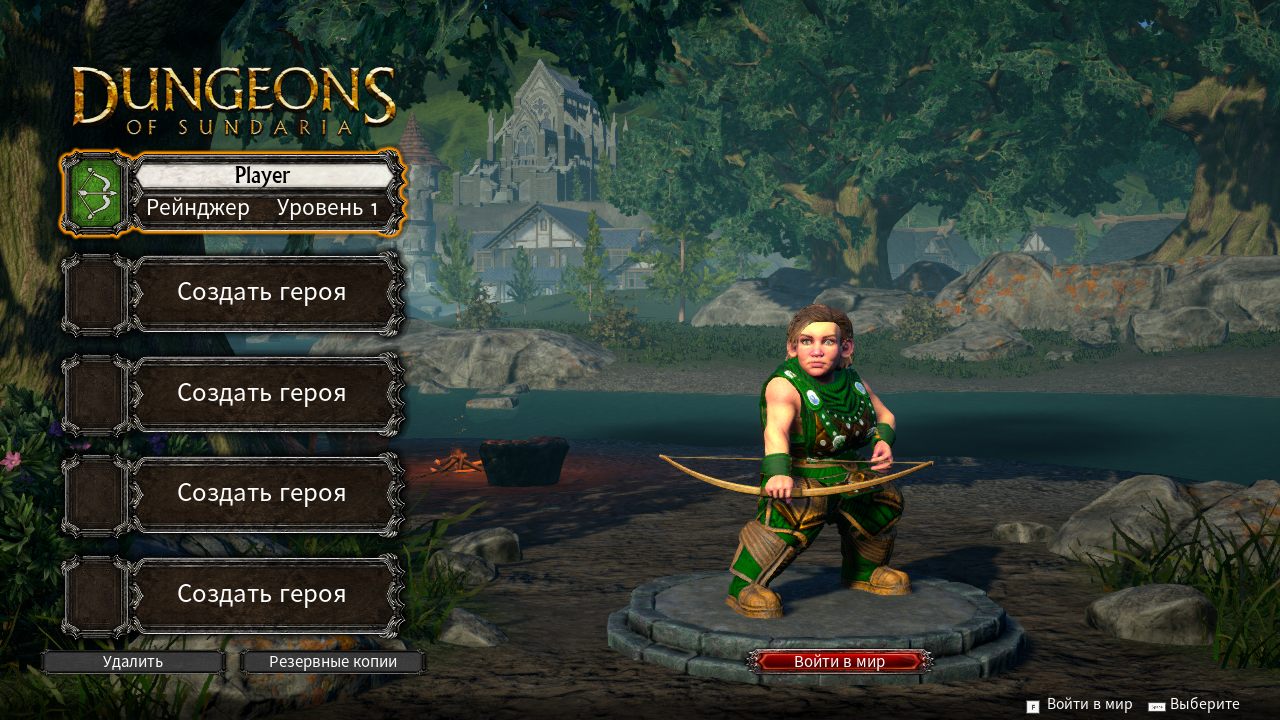The height and width of the screenshot is (720, 1280).
Task: Click the Player character name field
Action: tap(265, 175)
